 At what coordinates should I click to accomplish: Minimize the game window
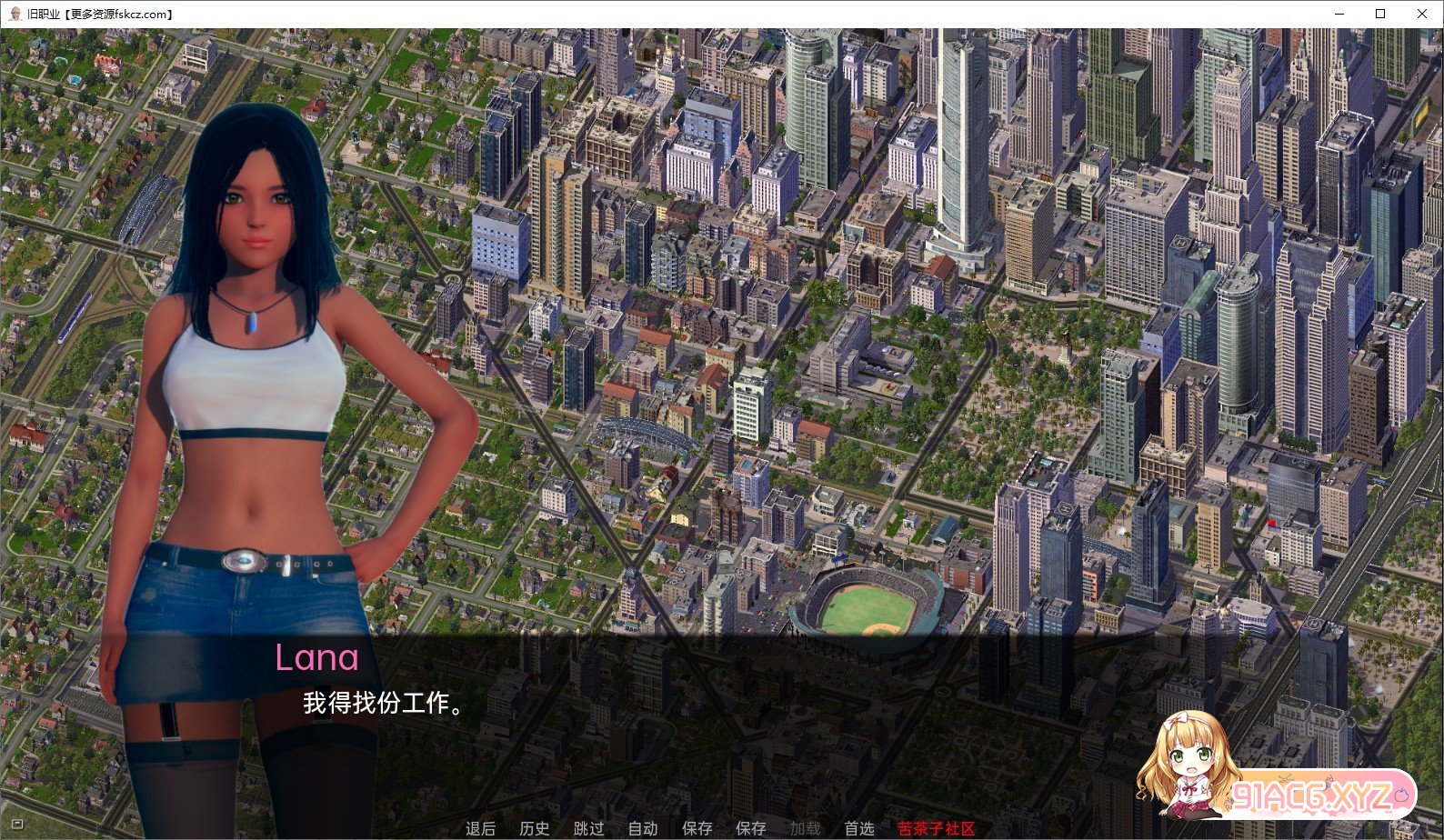click(1339, 14)
